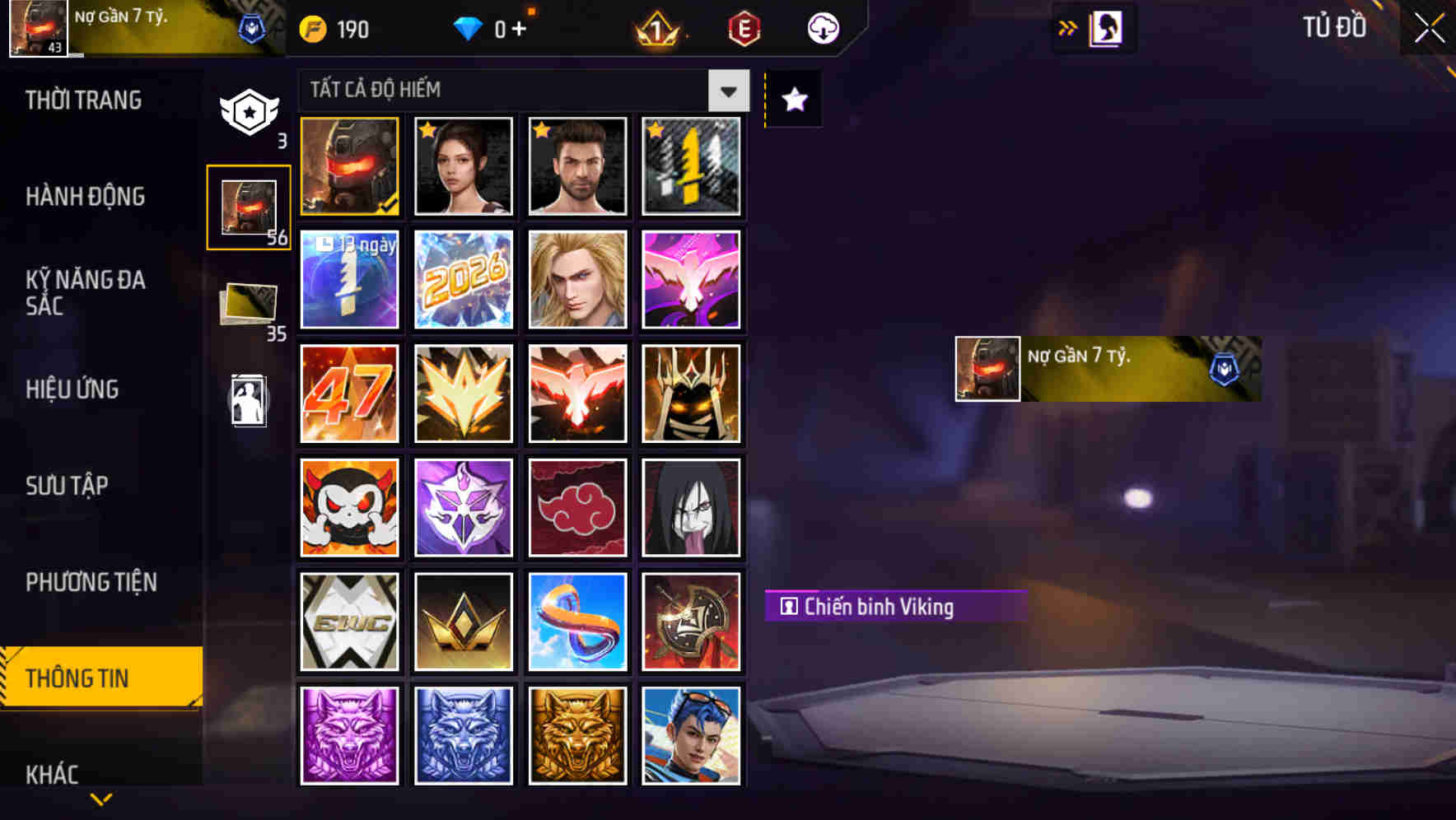The image size is (1456, 820).
Task: Click the red E event badge icon
Action: point(742,28)
